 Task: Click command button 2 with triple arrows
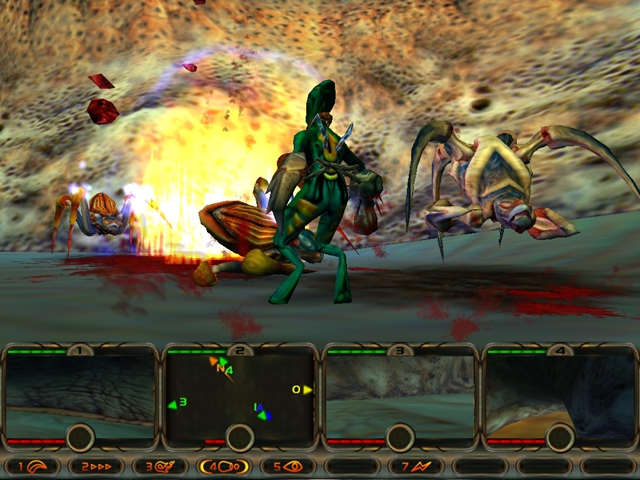pos(96,466)
